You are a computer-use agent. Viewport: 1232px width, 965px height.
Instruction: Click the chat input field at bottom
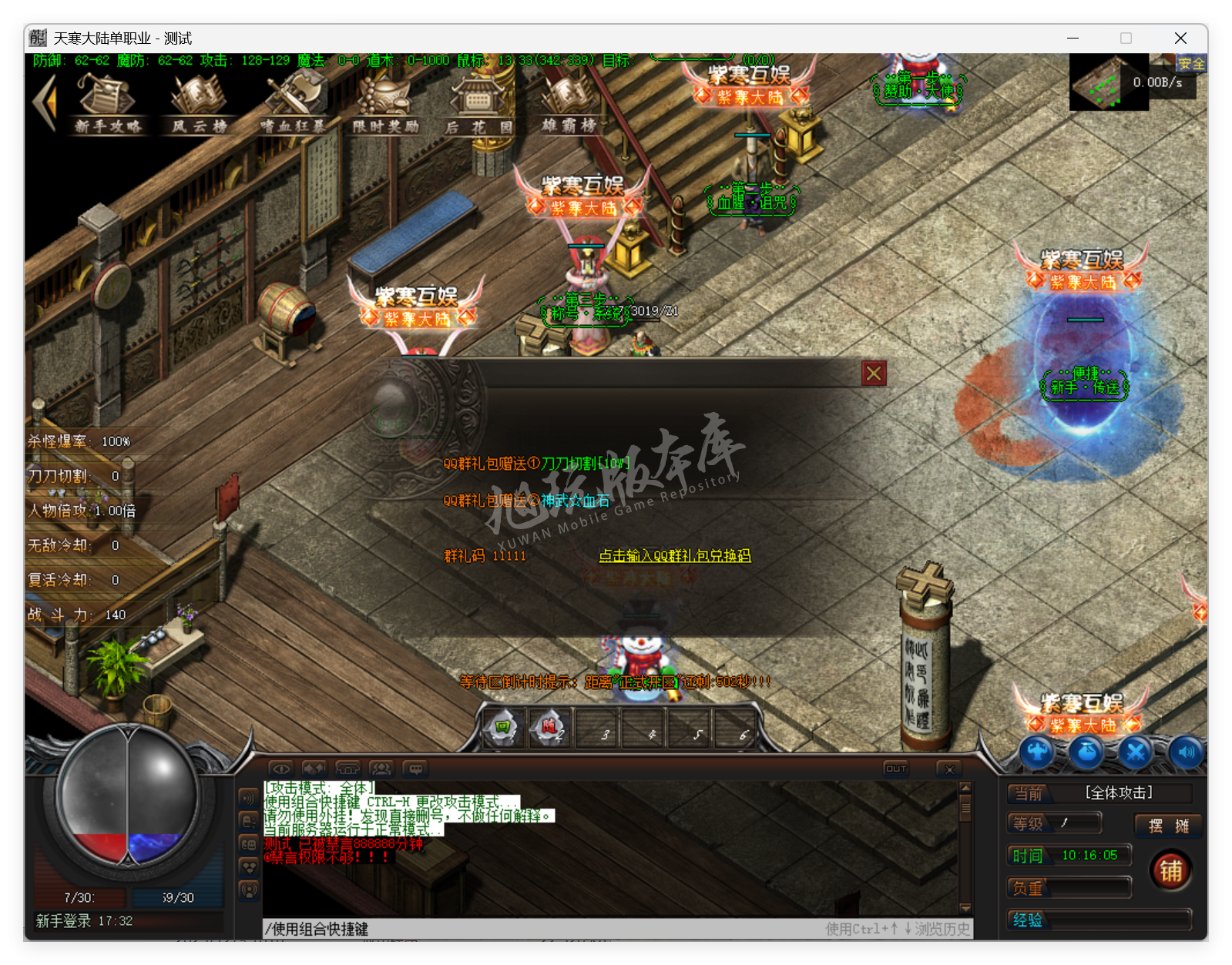(539, 930)
